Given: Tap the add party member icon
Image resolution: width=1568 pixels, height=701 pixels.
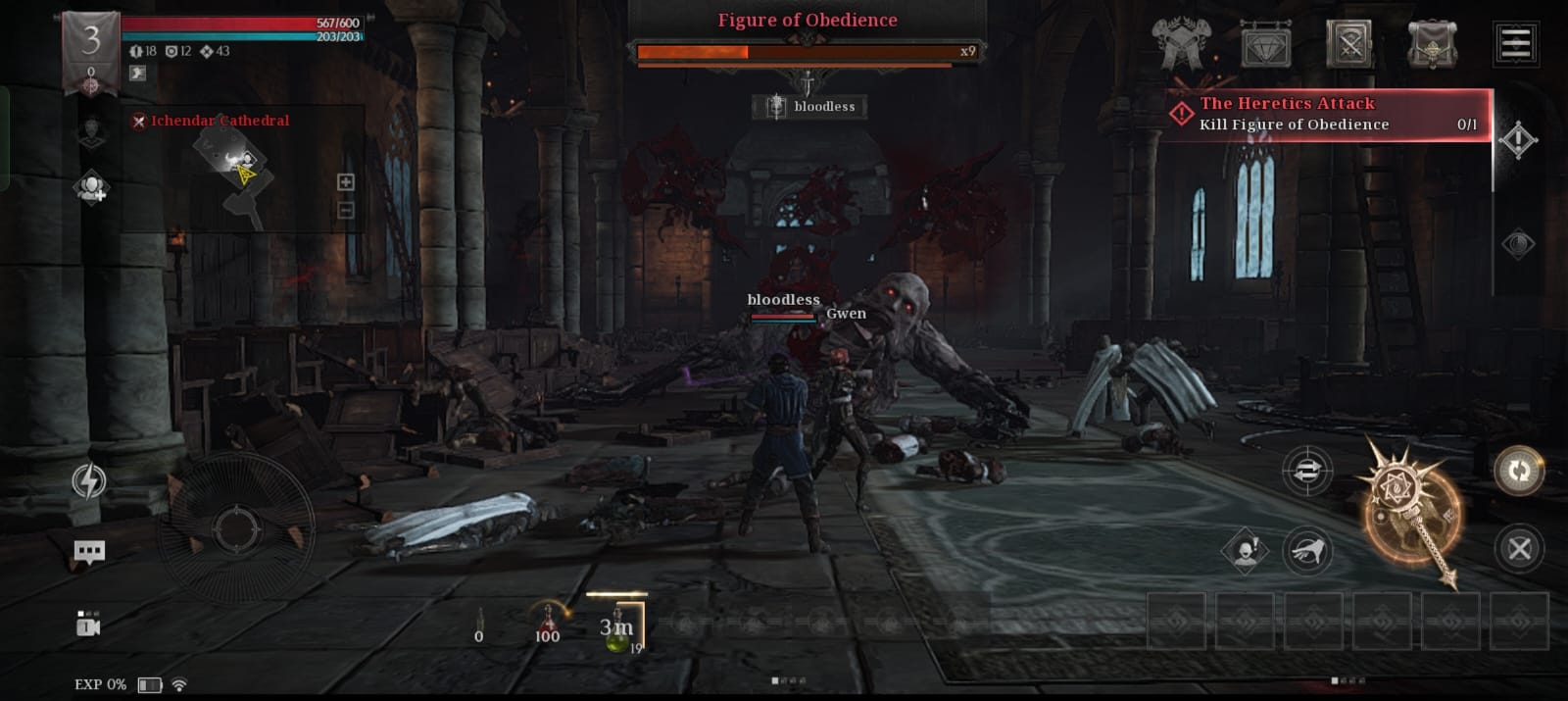Looking at the screenshot, I should pos(91,187).
